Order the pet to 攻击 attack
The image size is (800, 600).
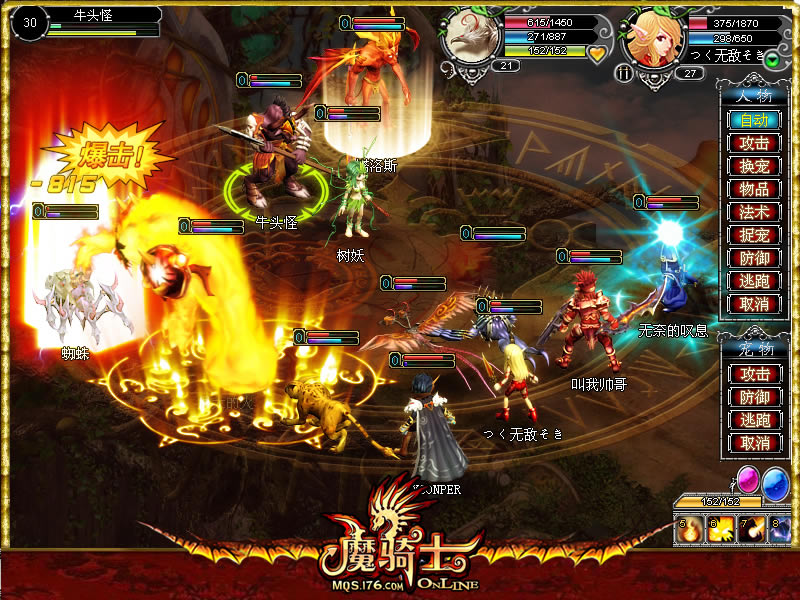[754, 374]
